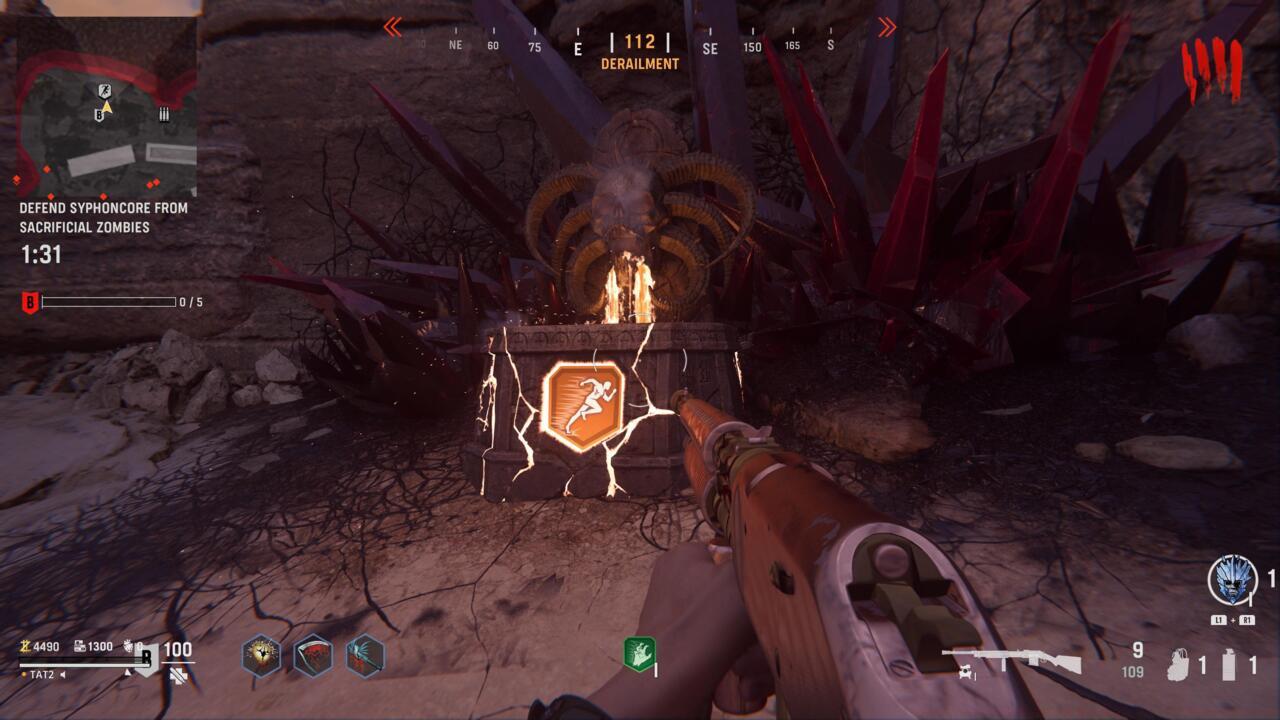Select the first hexagonal Miracle ability icon
The height and width of the screenshot is (720, 1280).
tap(259, 656)
